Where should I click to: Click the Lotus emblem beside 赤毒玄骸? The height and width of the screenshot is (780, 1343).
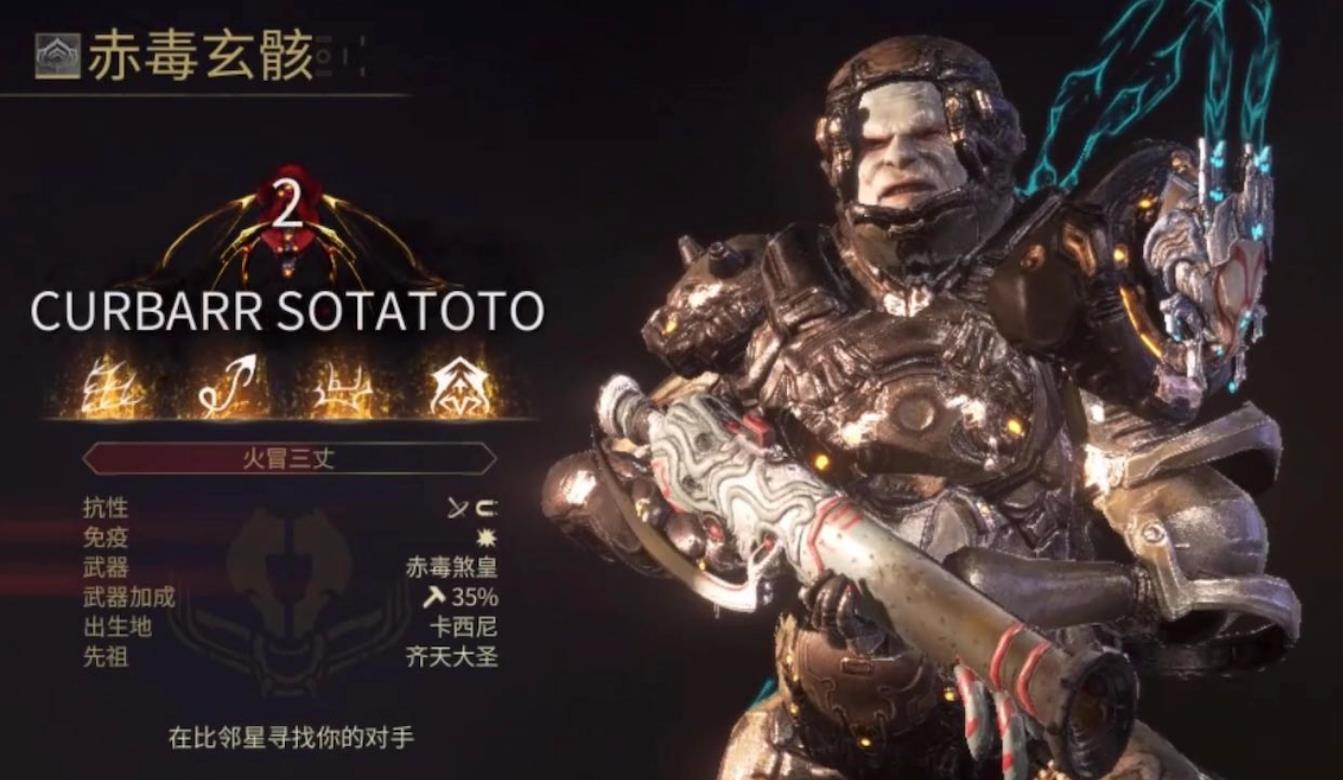coord(58,56)
